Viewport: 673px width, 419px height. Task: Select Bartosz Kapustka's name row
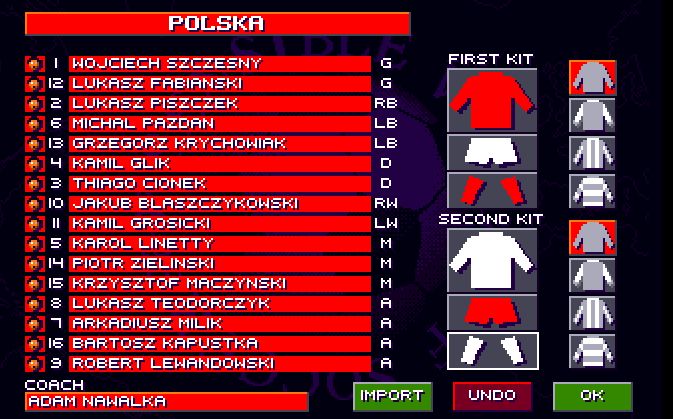pyautogui.click(x=219, y=344)
